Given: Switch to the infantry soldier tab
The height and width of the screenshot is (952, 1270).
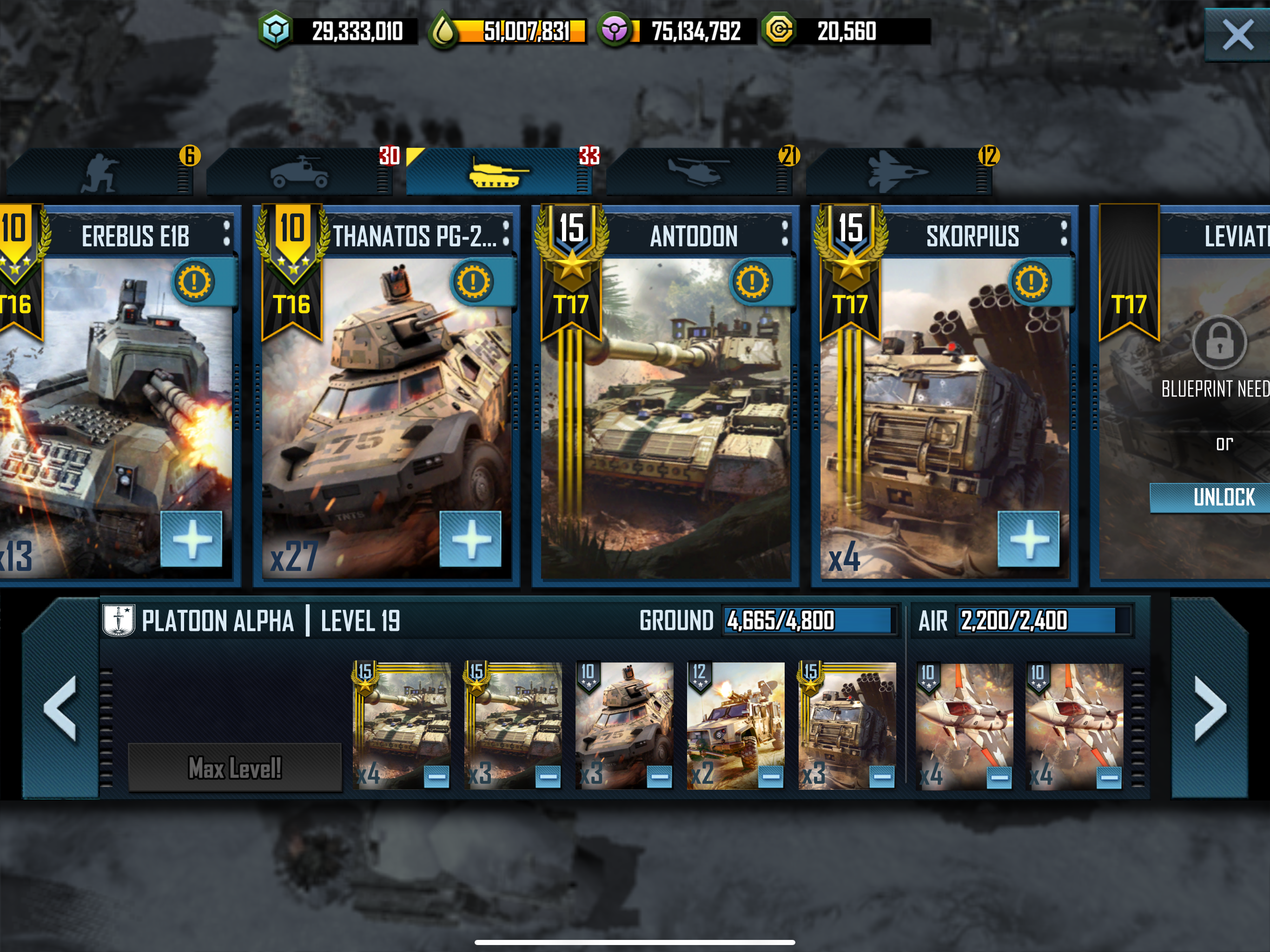Looking at the screenshot, I should [x=100, y=172].
